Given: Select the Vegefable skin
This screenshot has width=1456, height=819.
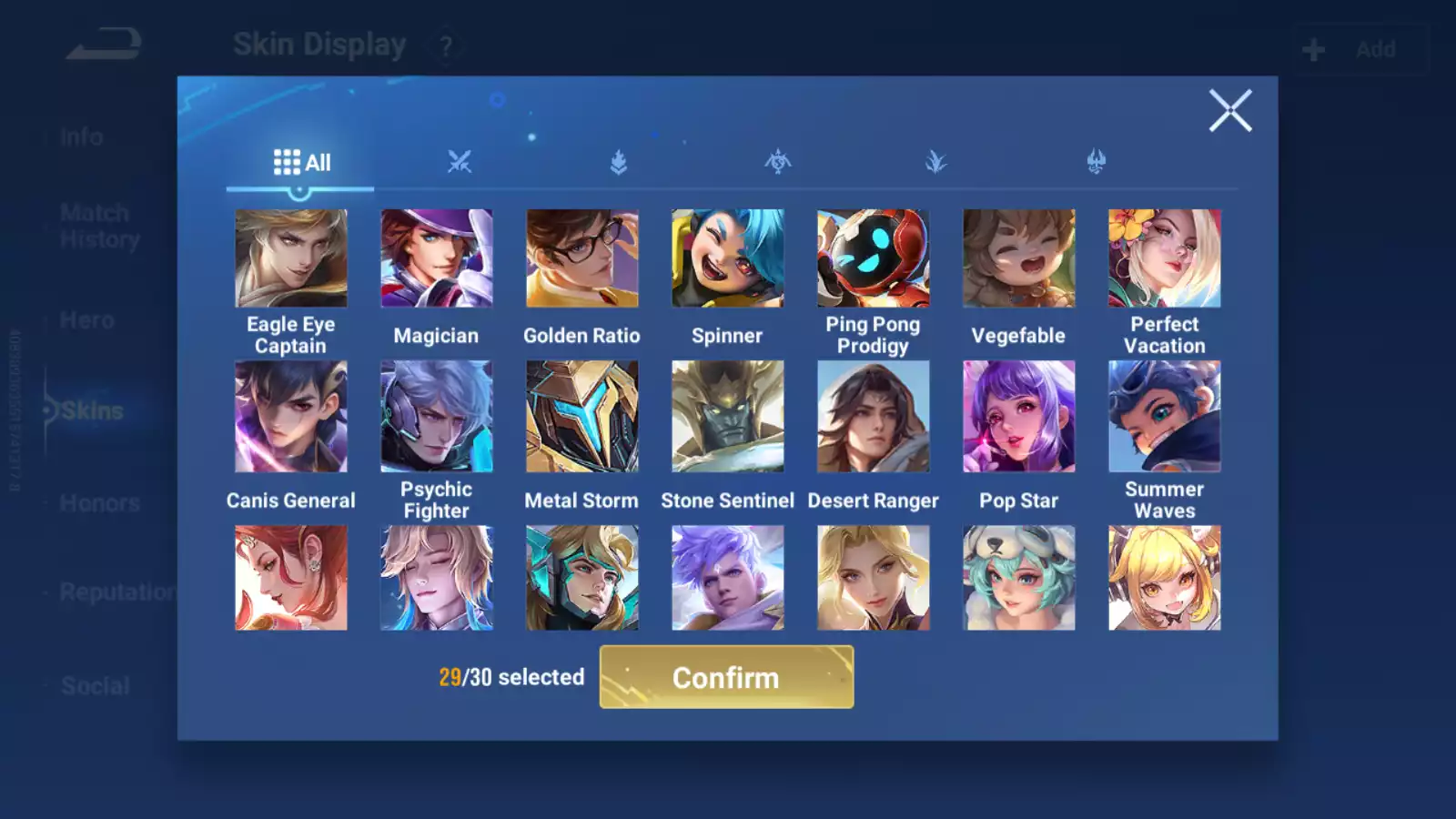Looking at the screenshot, I should pos(1019,258).
